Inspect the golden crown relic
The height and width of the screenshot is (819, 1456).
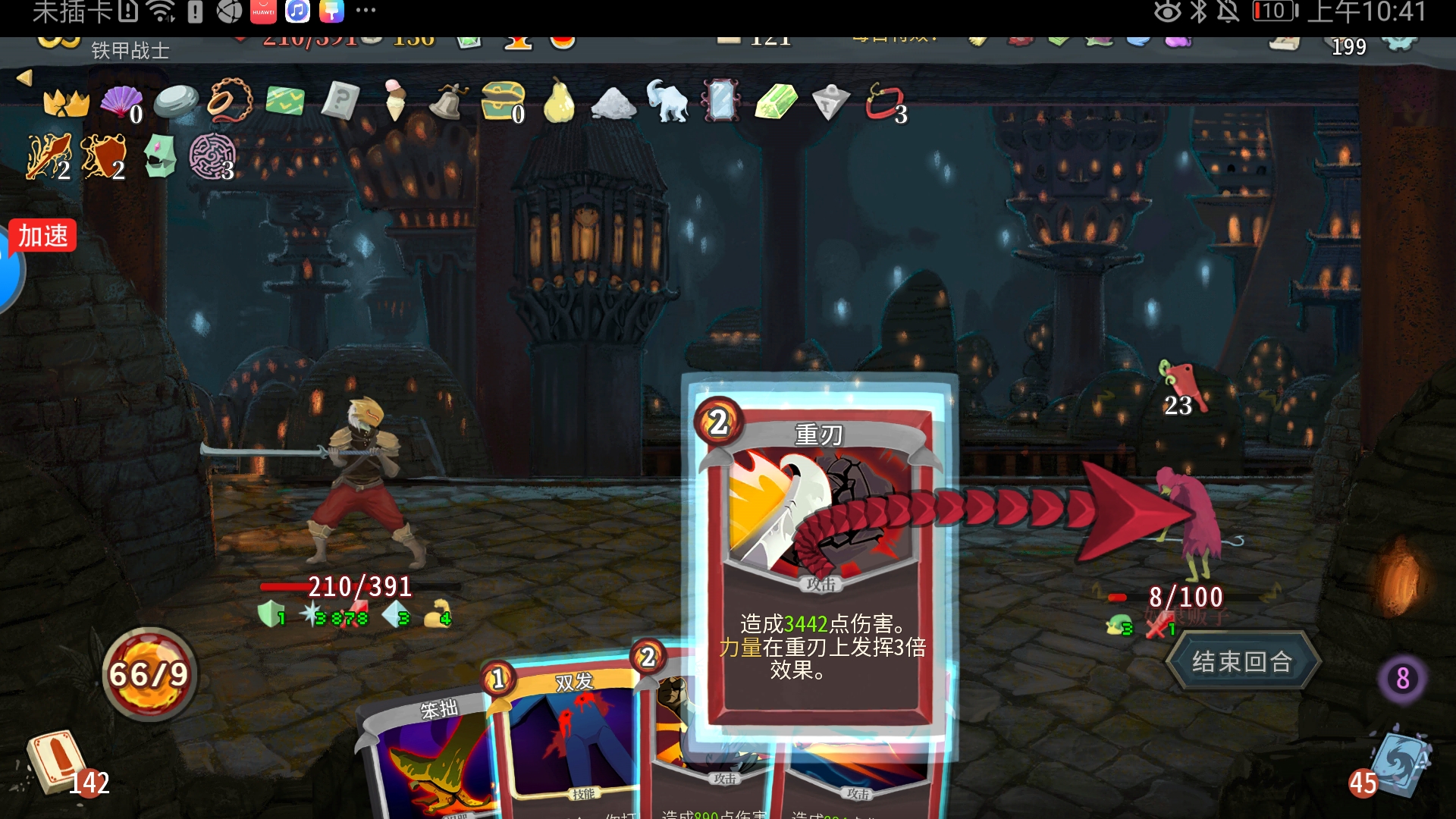tap(66, 102)
